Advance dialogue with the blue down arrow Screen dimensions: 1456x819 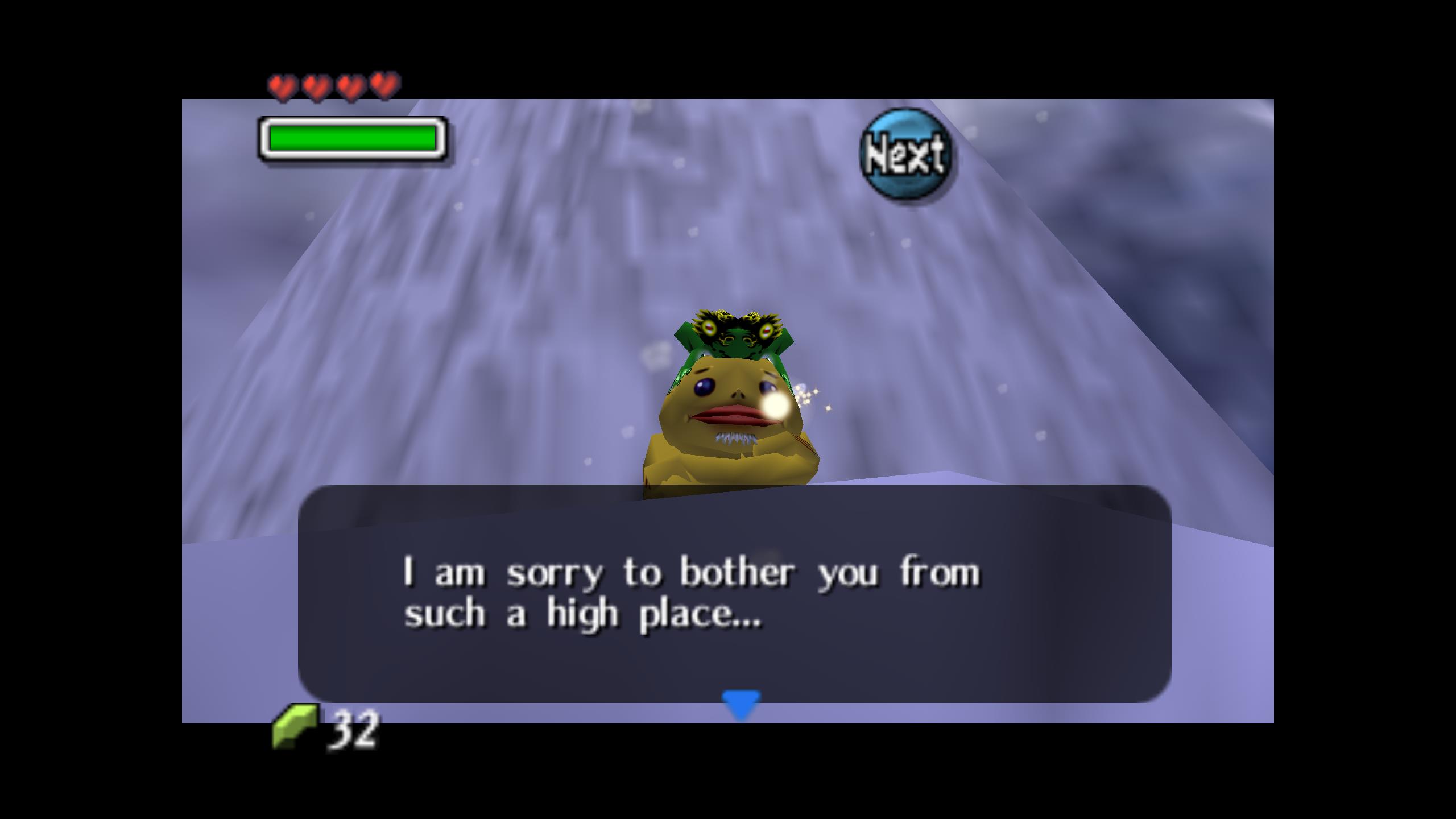pos(741,704)
